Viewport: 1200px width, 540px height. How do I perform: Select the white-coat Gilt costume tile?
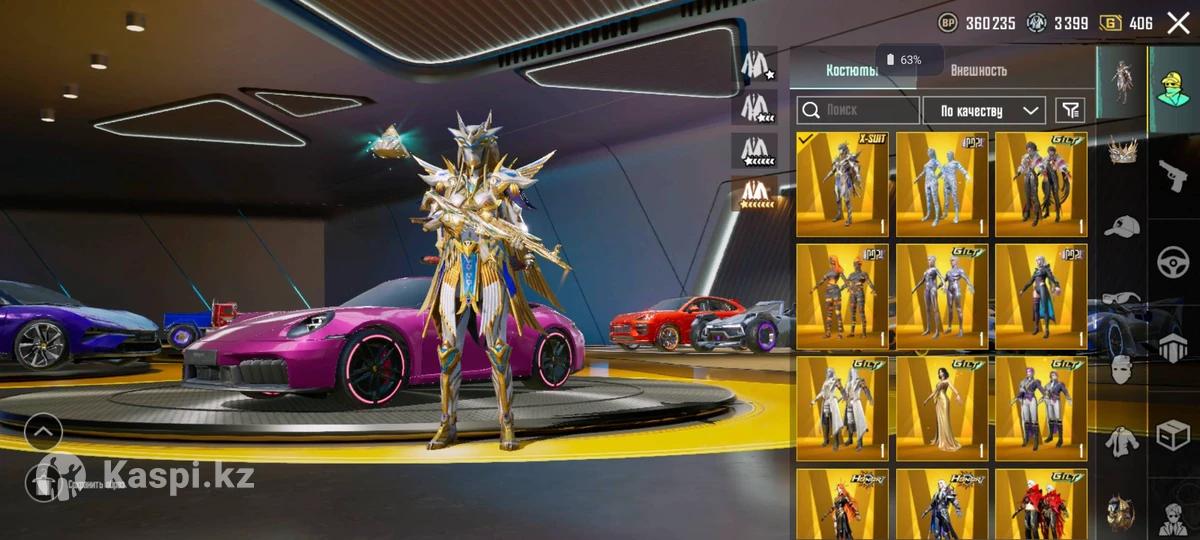(x=842, y=408)
